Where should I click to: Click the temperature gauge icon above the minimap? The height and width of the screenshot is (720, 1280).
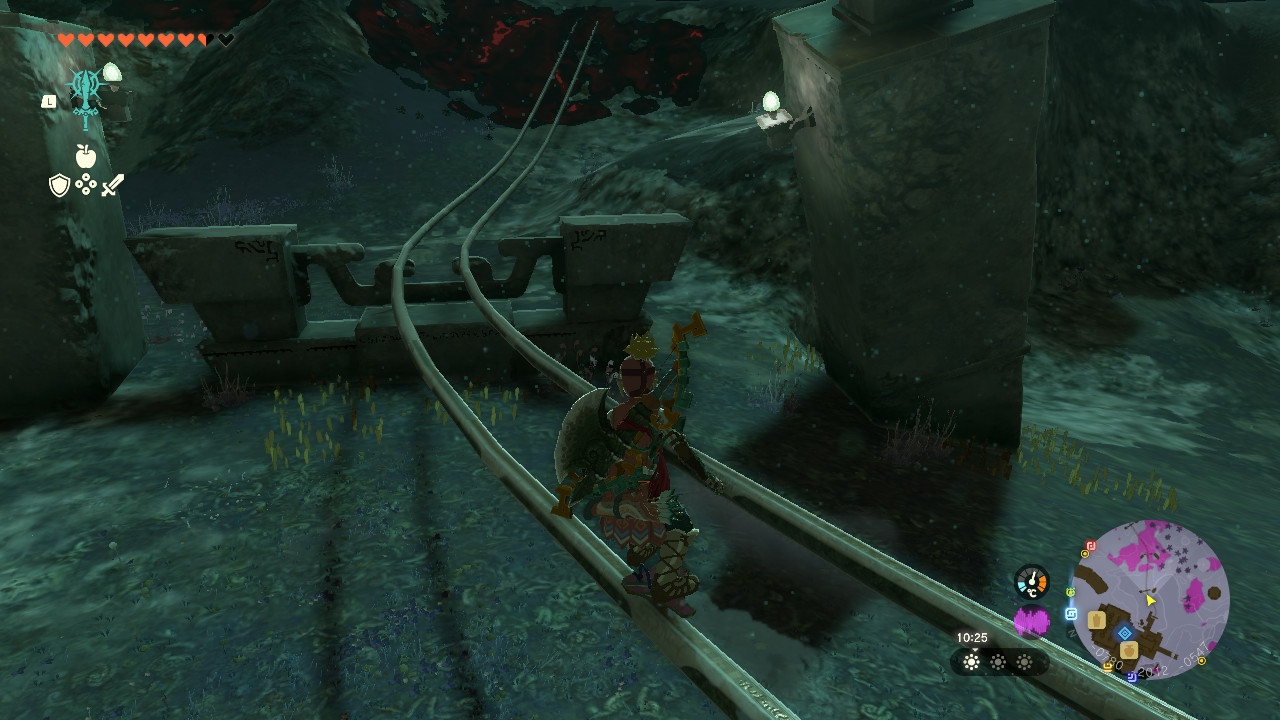point(1032,582)
